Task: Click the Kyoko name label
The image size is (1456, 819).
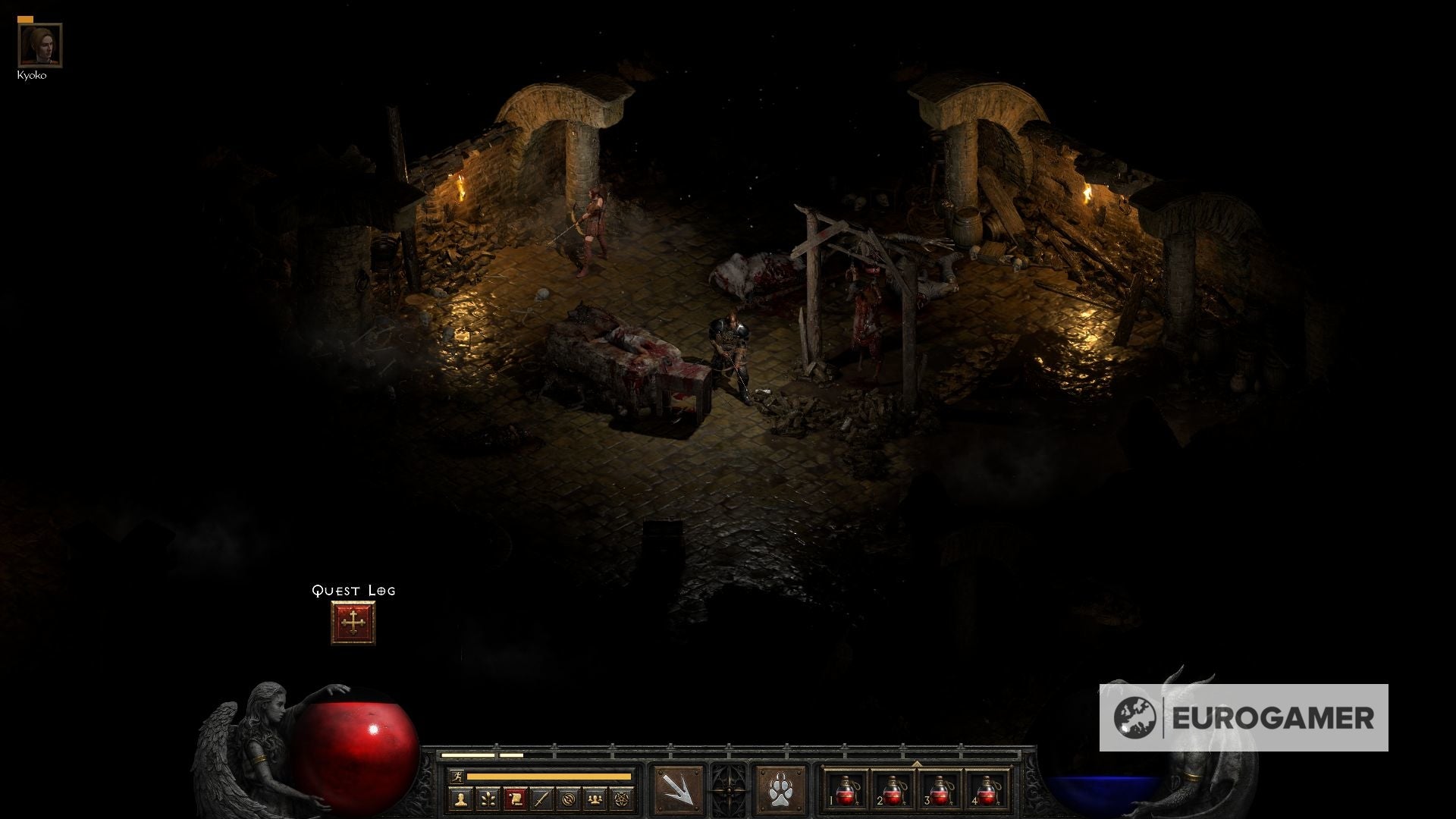Action: 33,74
